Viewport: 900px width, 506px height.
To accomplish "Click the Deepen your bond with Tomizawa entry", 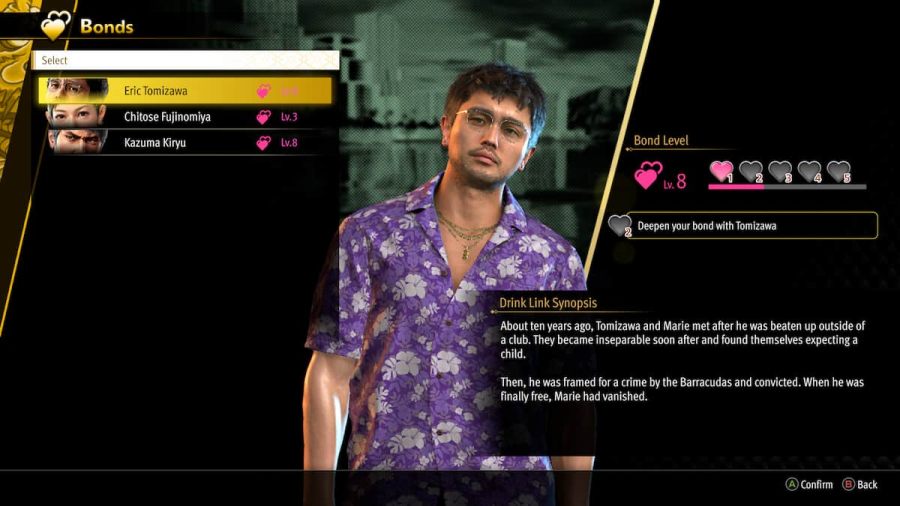I will coord(743,226).
